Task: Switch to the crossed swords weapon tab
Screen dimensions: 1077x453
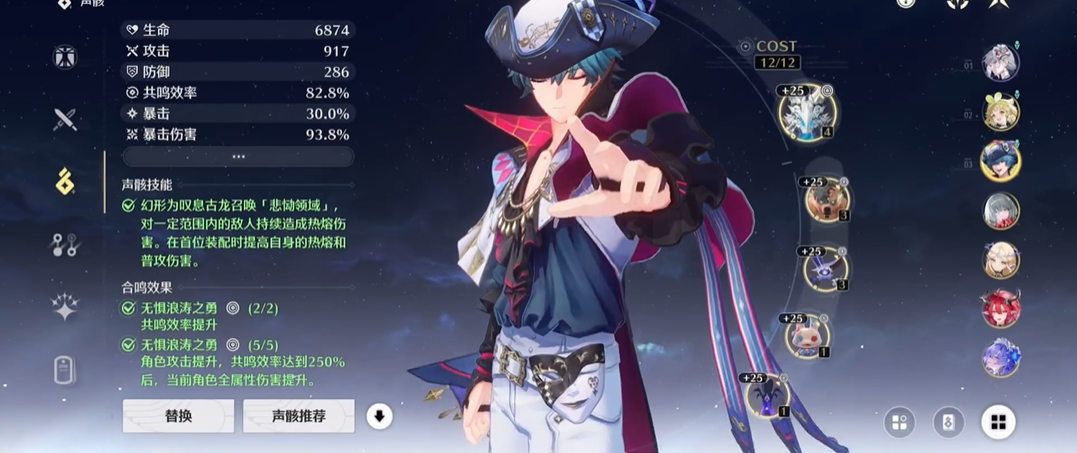Action: coord(66,120)
